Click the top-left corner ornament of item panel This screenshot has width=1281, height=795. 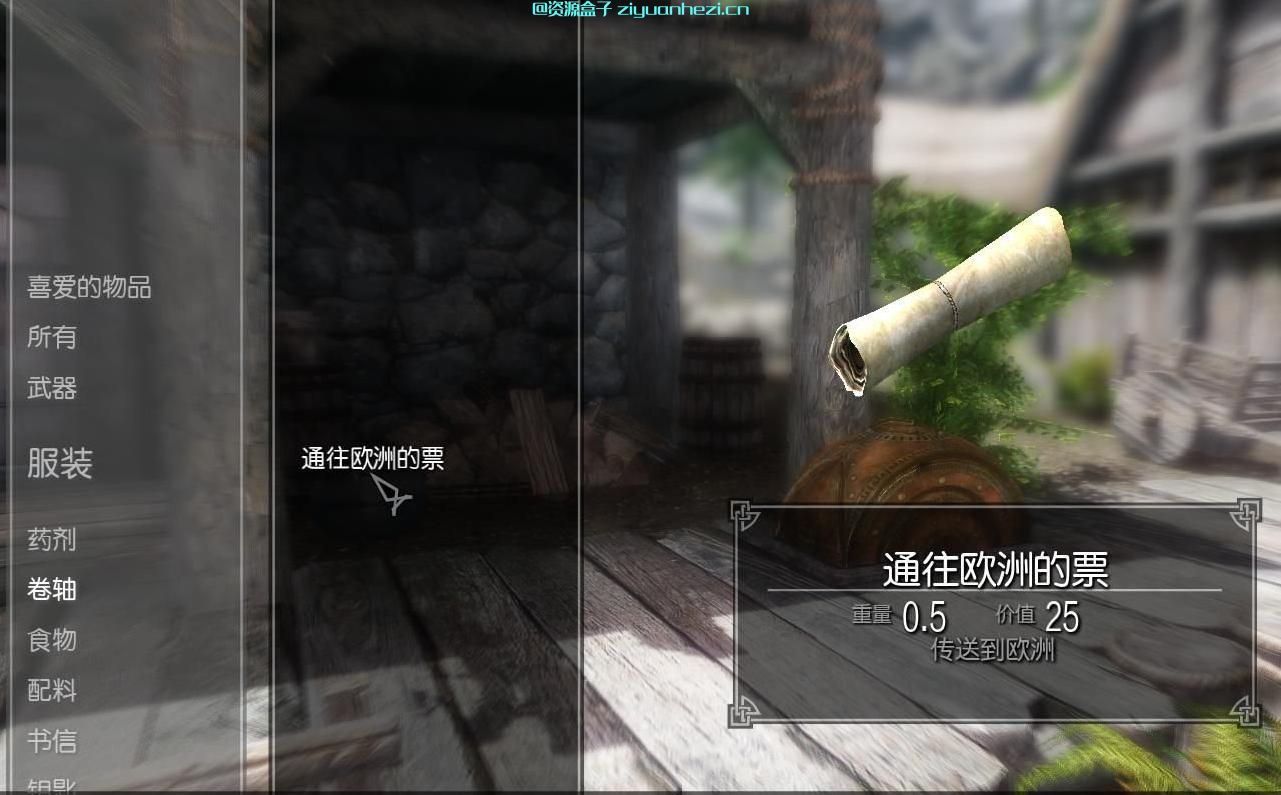[x=744, y=512]
